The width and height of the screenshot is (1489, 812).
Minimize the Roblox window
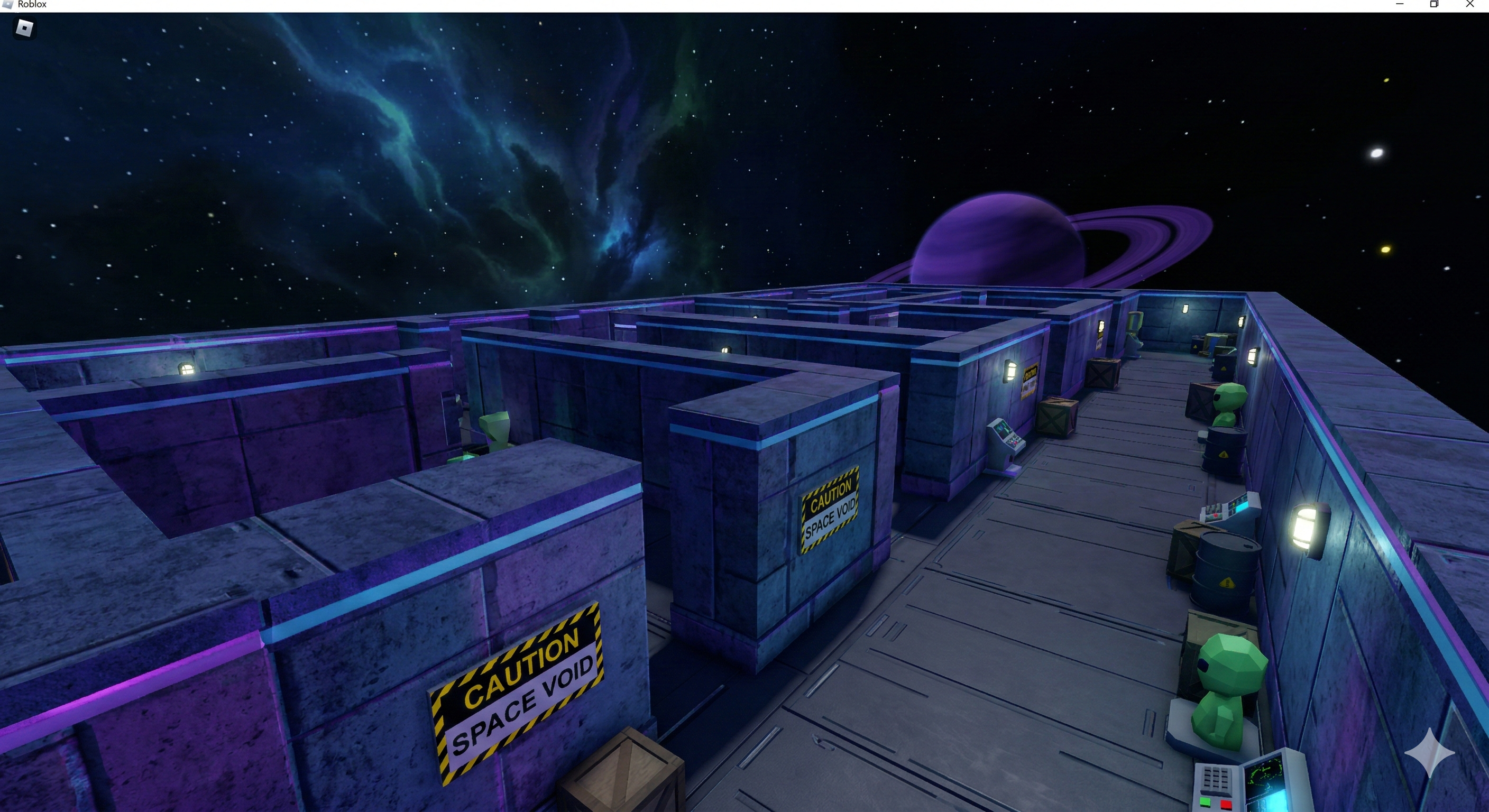tap(1400, 4)
